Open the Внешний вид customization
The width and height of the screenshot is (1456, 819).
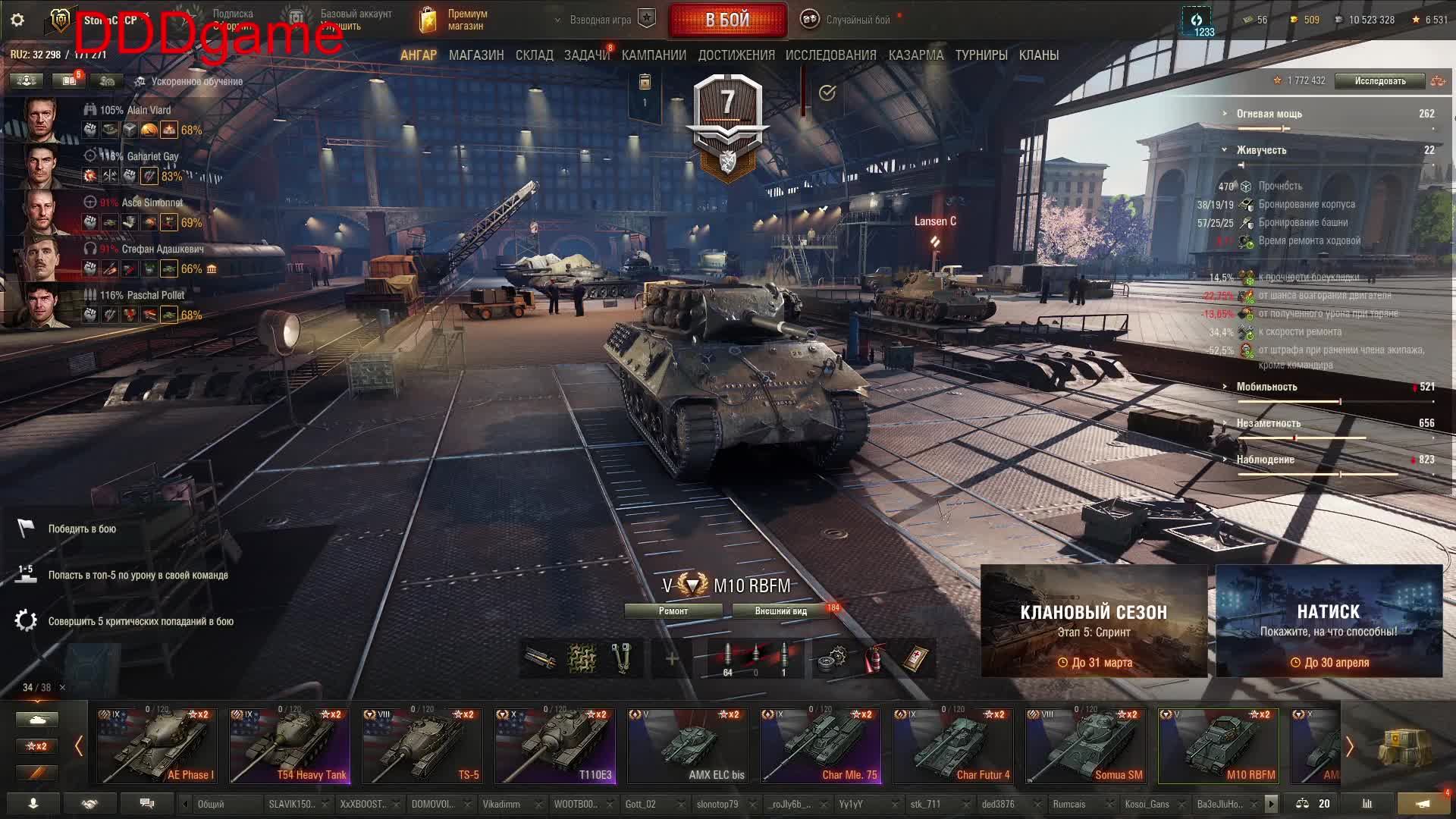(780, 611)
